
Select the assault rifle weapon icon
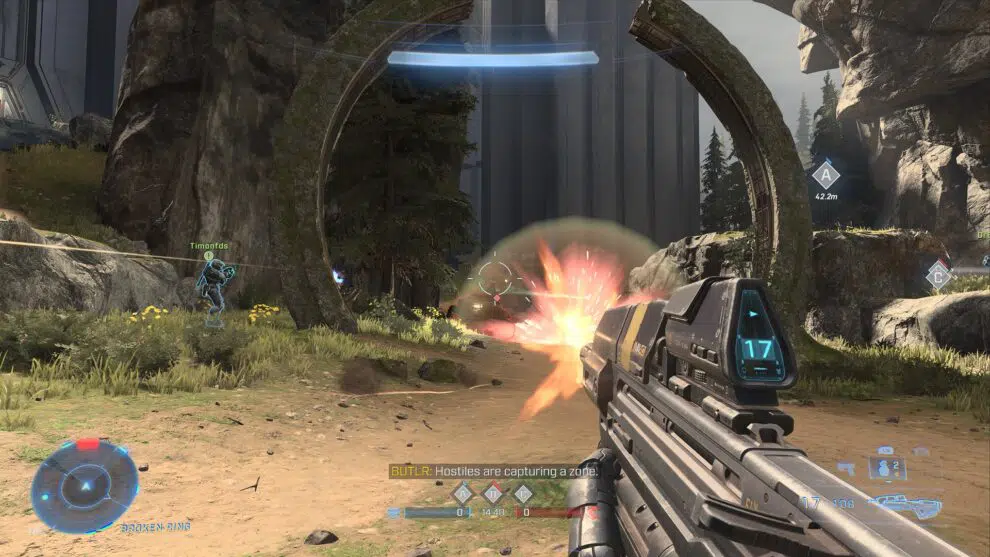[x=904, y=505]
